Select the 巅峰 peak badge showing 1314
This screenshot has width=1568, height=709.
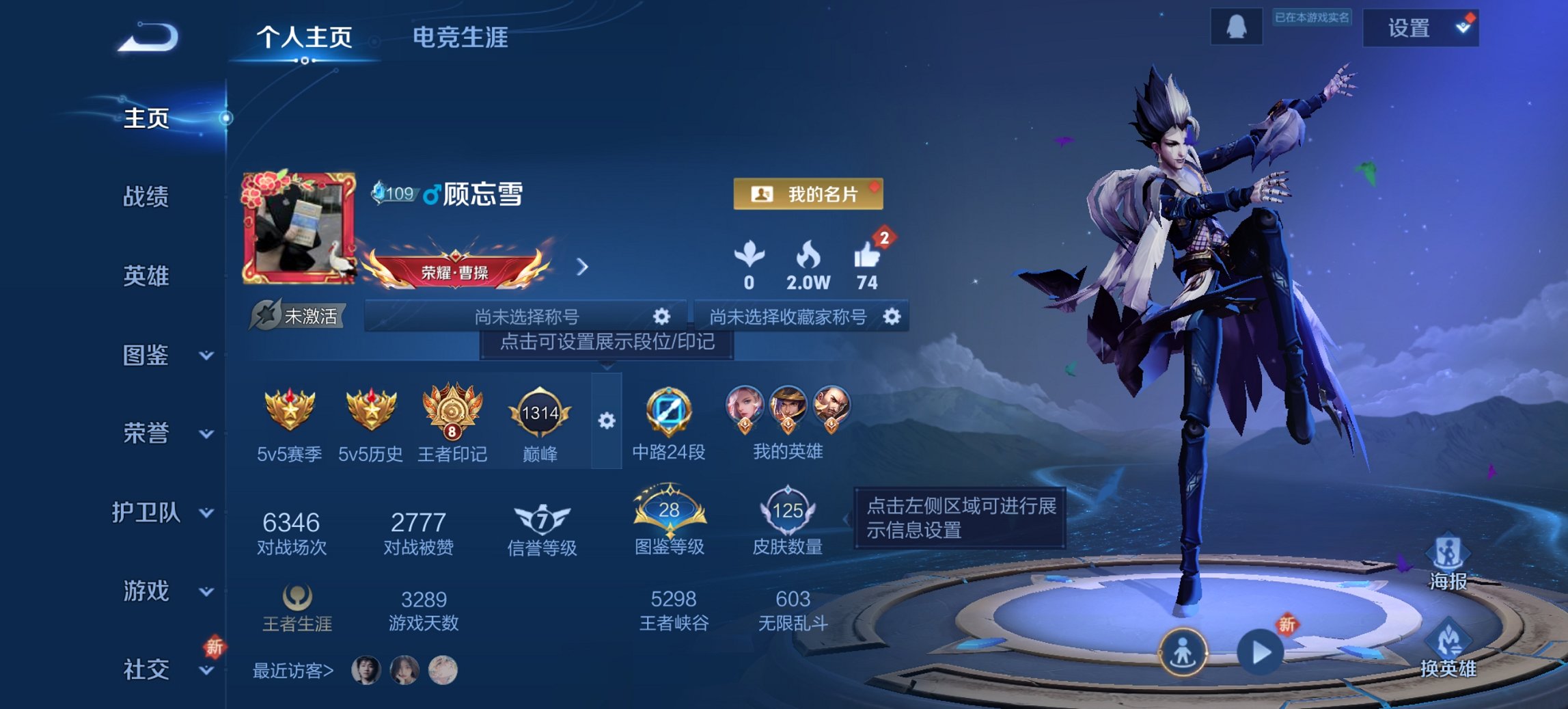coord(540,414)
